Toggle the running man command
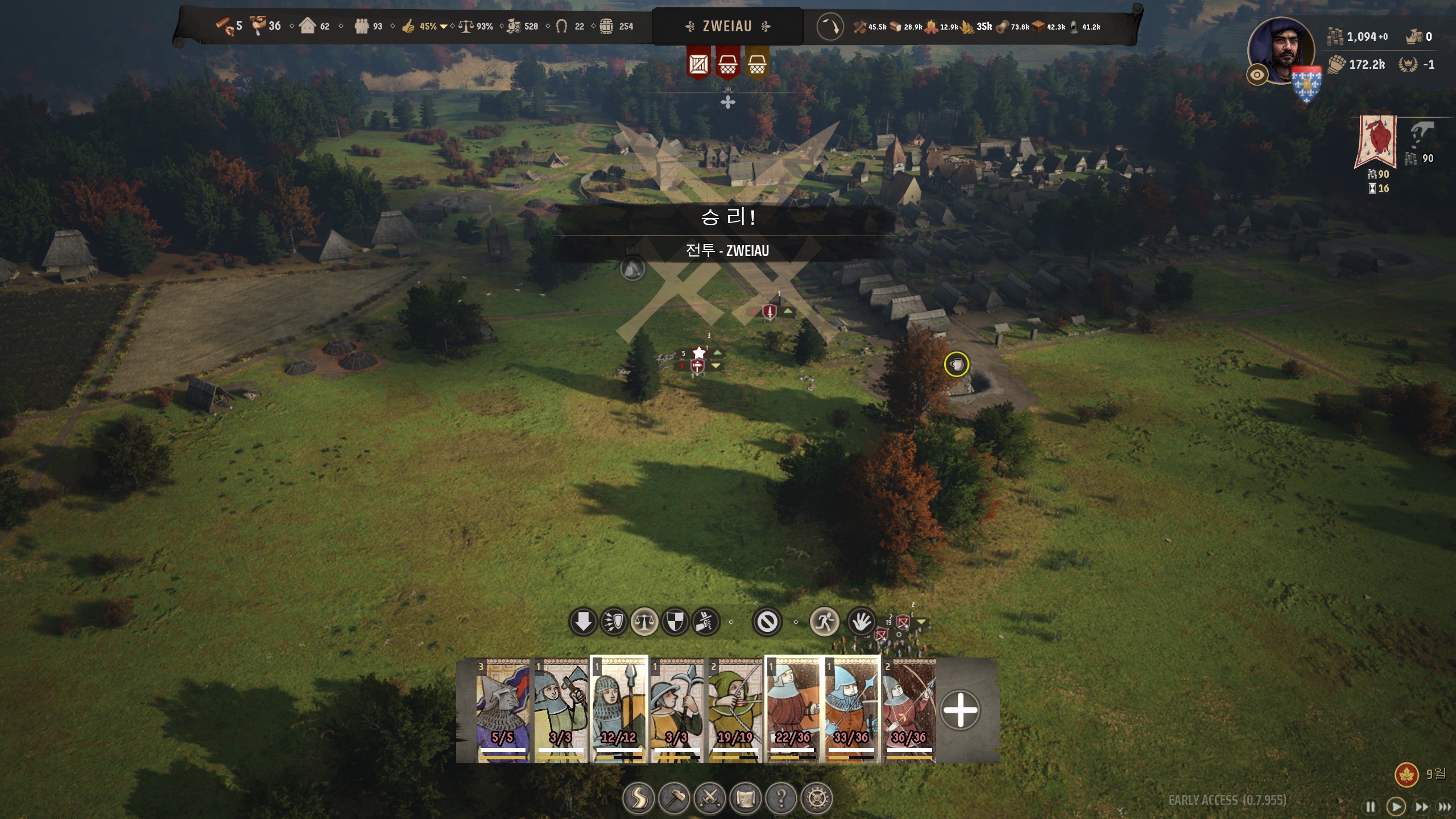This screenshot has height=819, width=1456. tap(824, 622)
